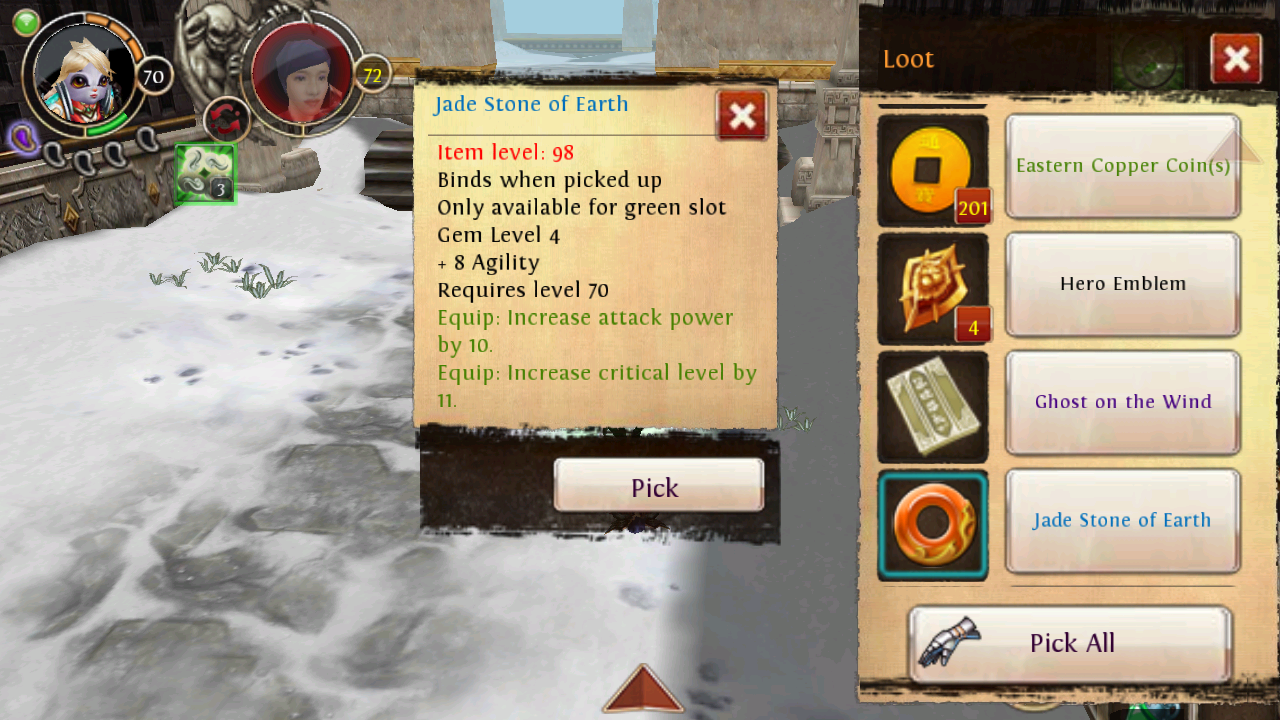Select the Ghost on the Wind entry
The height and width of the screenshot is (720, 1280).
point(1122,402)
